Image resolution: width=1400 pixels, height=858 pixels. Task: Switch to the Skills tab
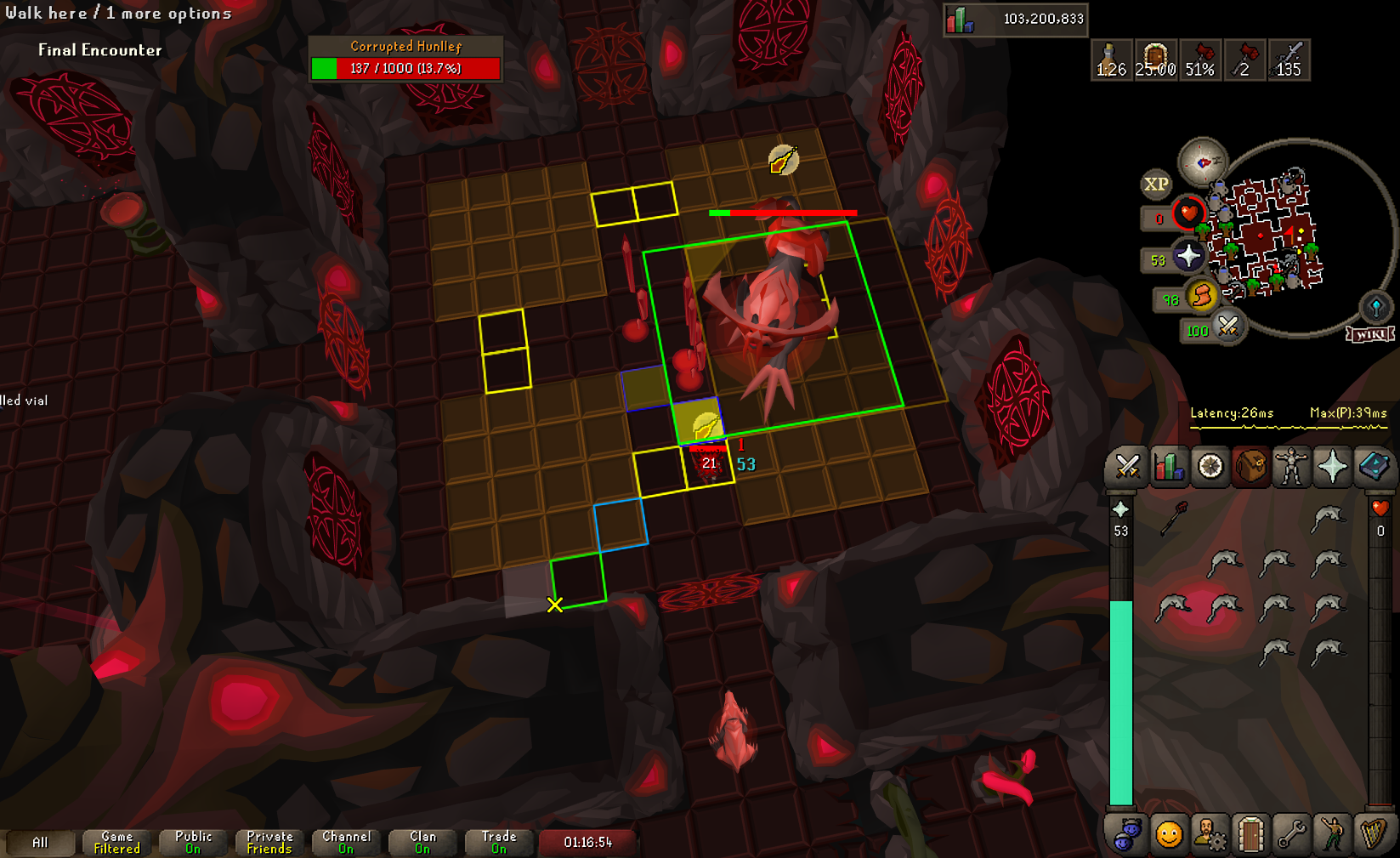1169,467
